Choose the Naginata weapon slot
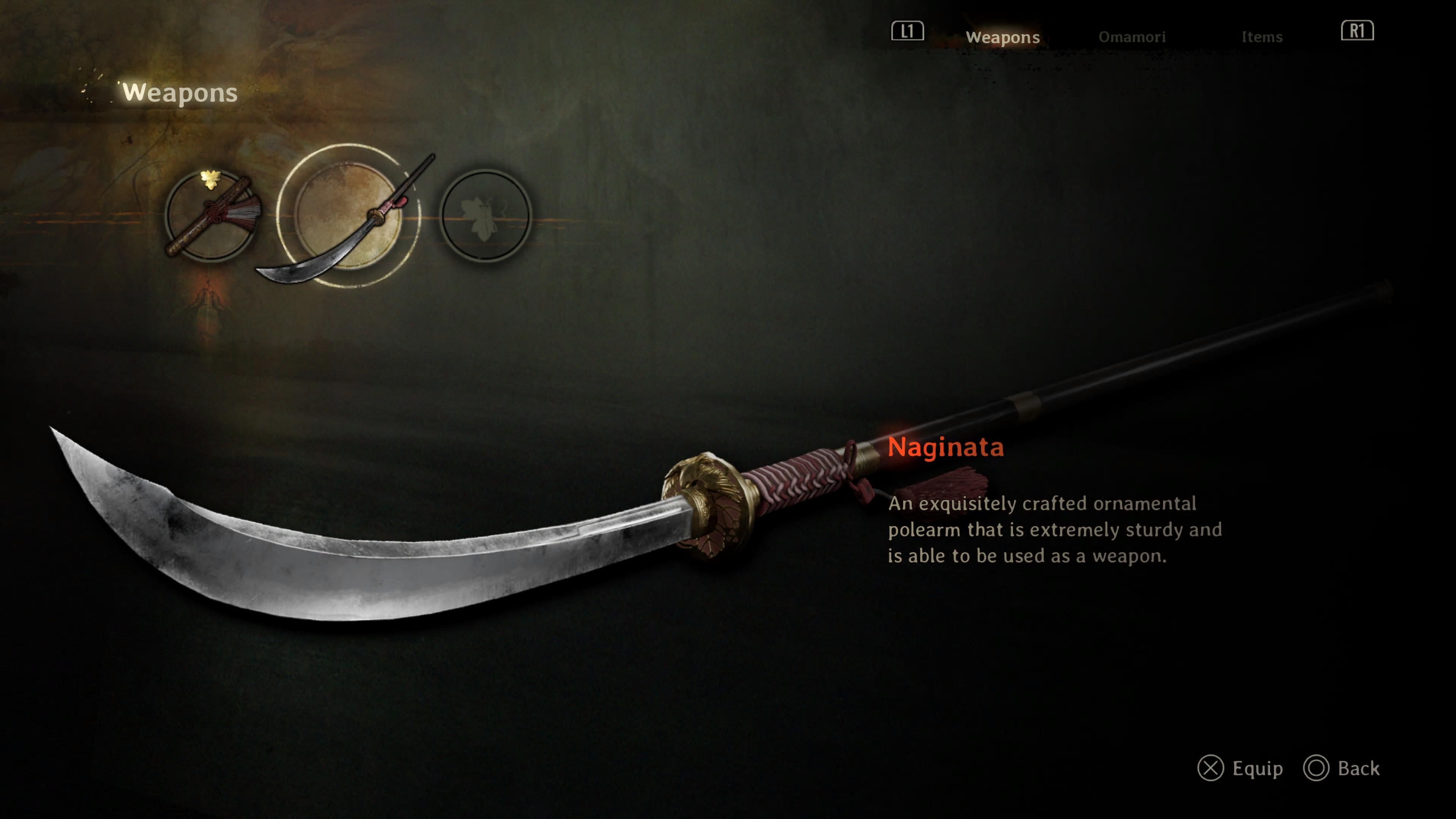Viewport: 1456px width, 819px height. 348,215
